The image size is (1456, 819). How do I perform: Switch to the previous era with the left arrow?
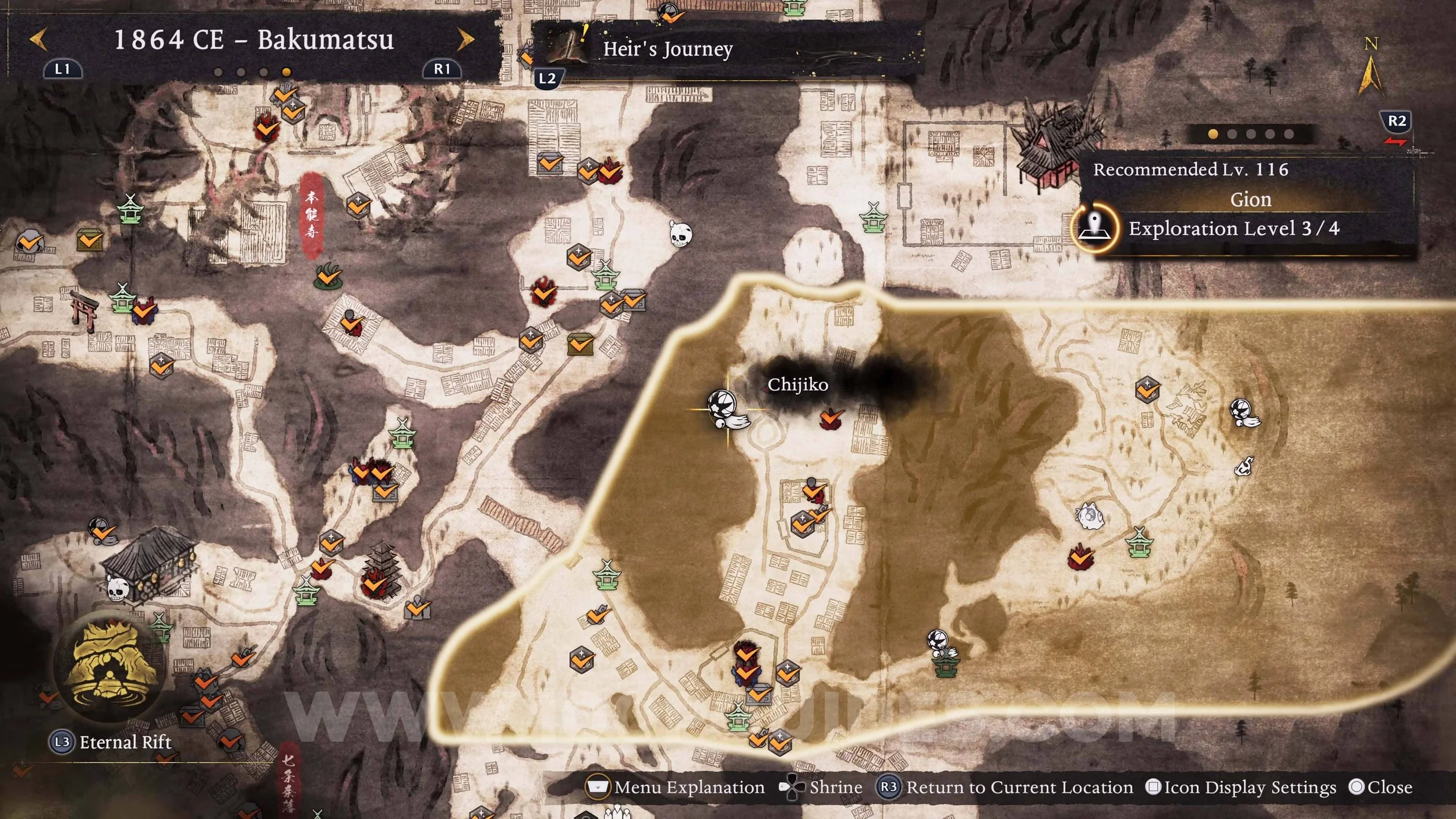(x=38, y=40)
